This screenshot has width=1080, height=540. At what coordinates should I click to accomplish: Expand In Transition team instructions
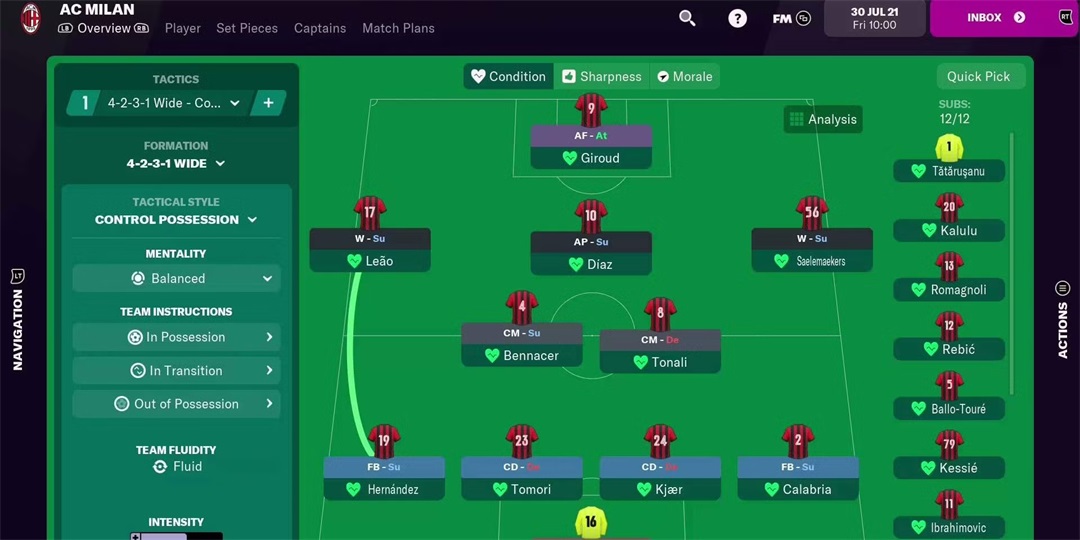pyautogui.click(x=176, y=370)
